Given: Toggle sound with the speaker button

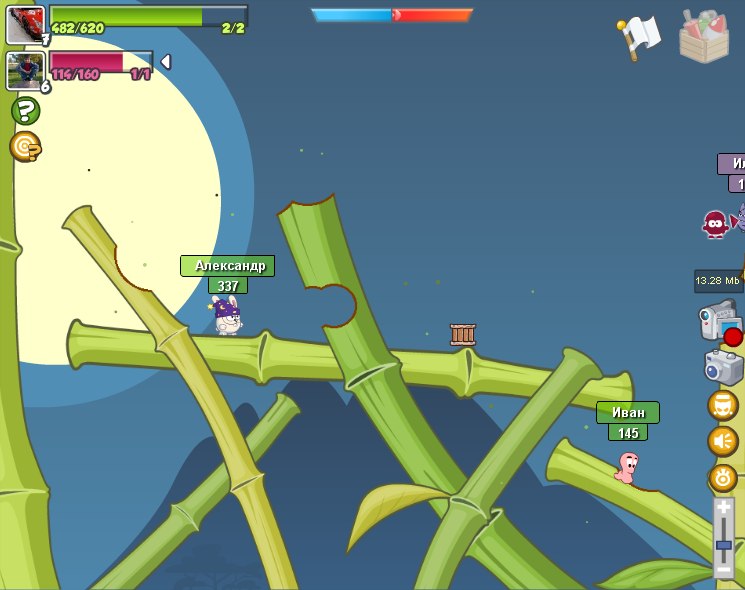Looking at the screenshot, I should 722,441.
